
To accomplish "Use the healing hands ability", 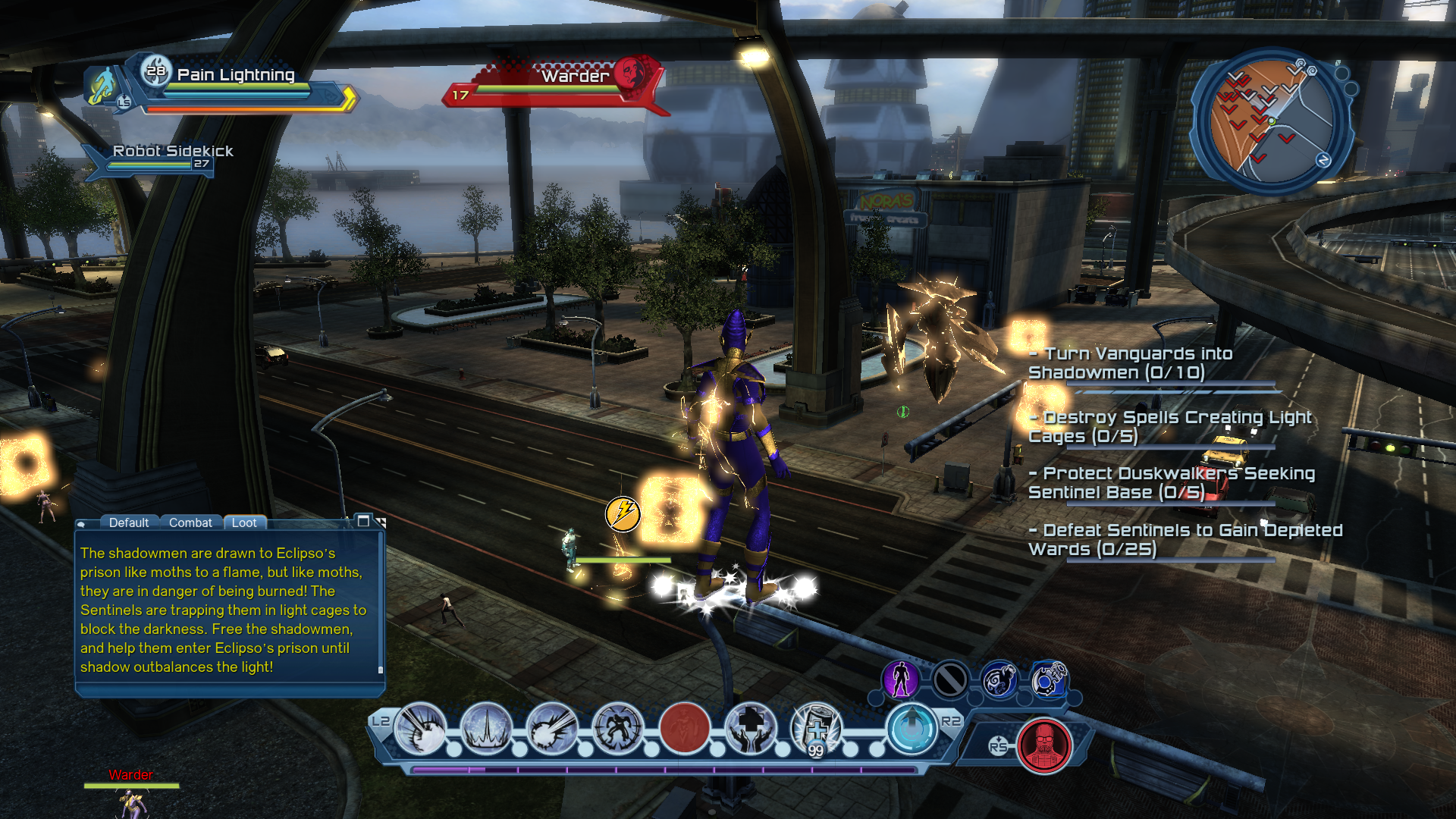I will click(750, 728).
